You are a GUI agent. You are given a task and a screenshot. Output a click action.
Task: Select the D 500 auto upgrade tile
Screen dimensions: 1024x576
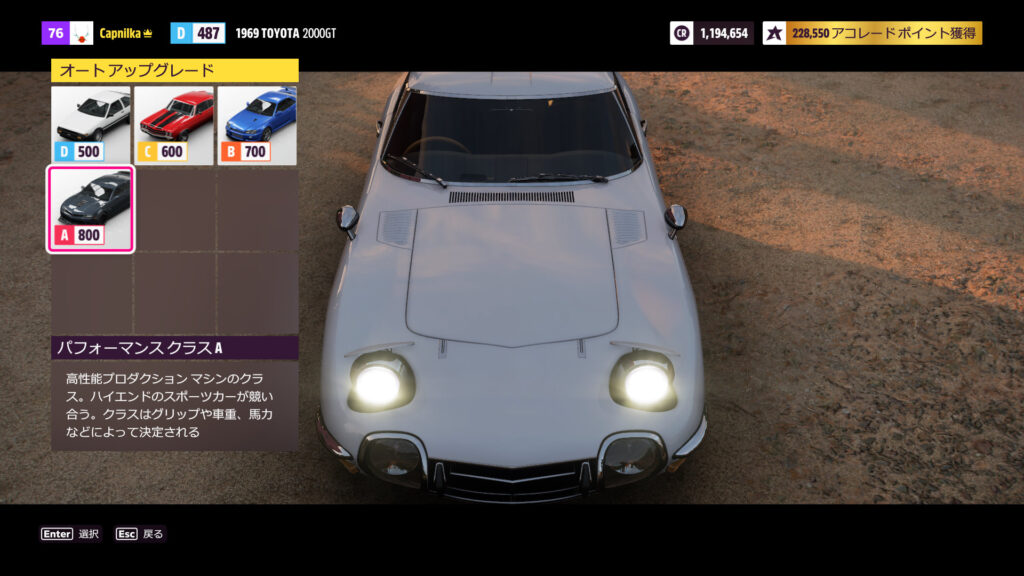pyautogui.click(x=91, y=126)
